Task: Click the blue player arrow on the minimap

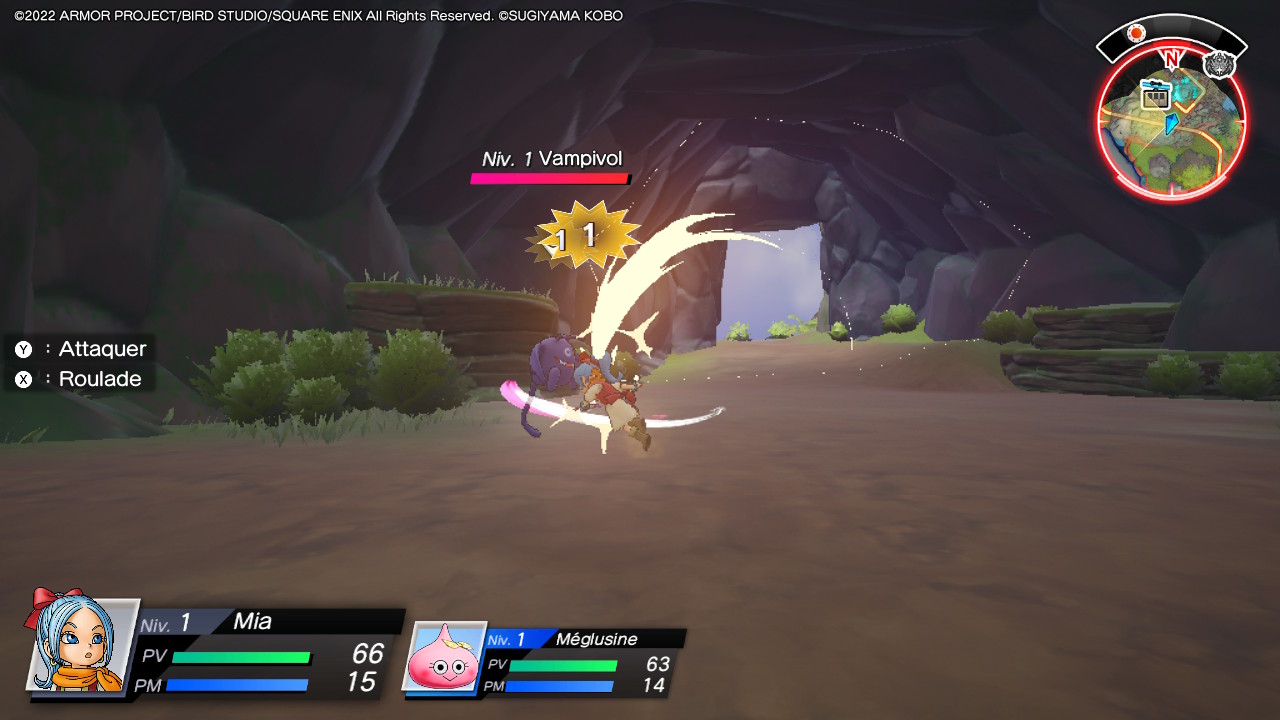Action: point(1172,123)
